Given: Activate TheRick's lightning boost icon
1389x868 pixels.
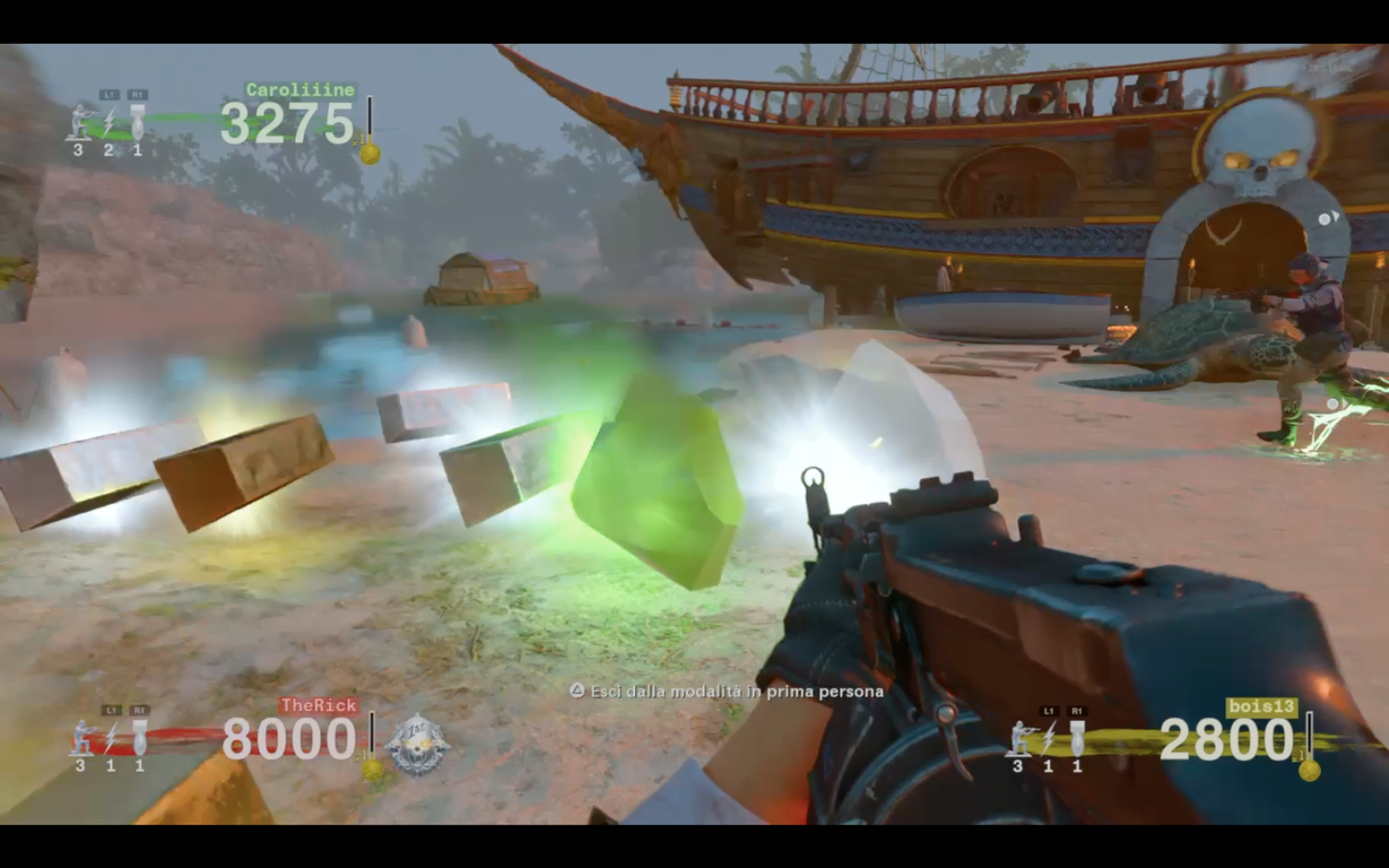Looking at the screenshot, I should coord(111,738).
